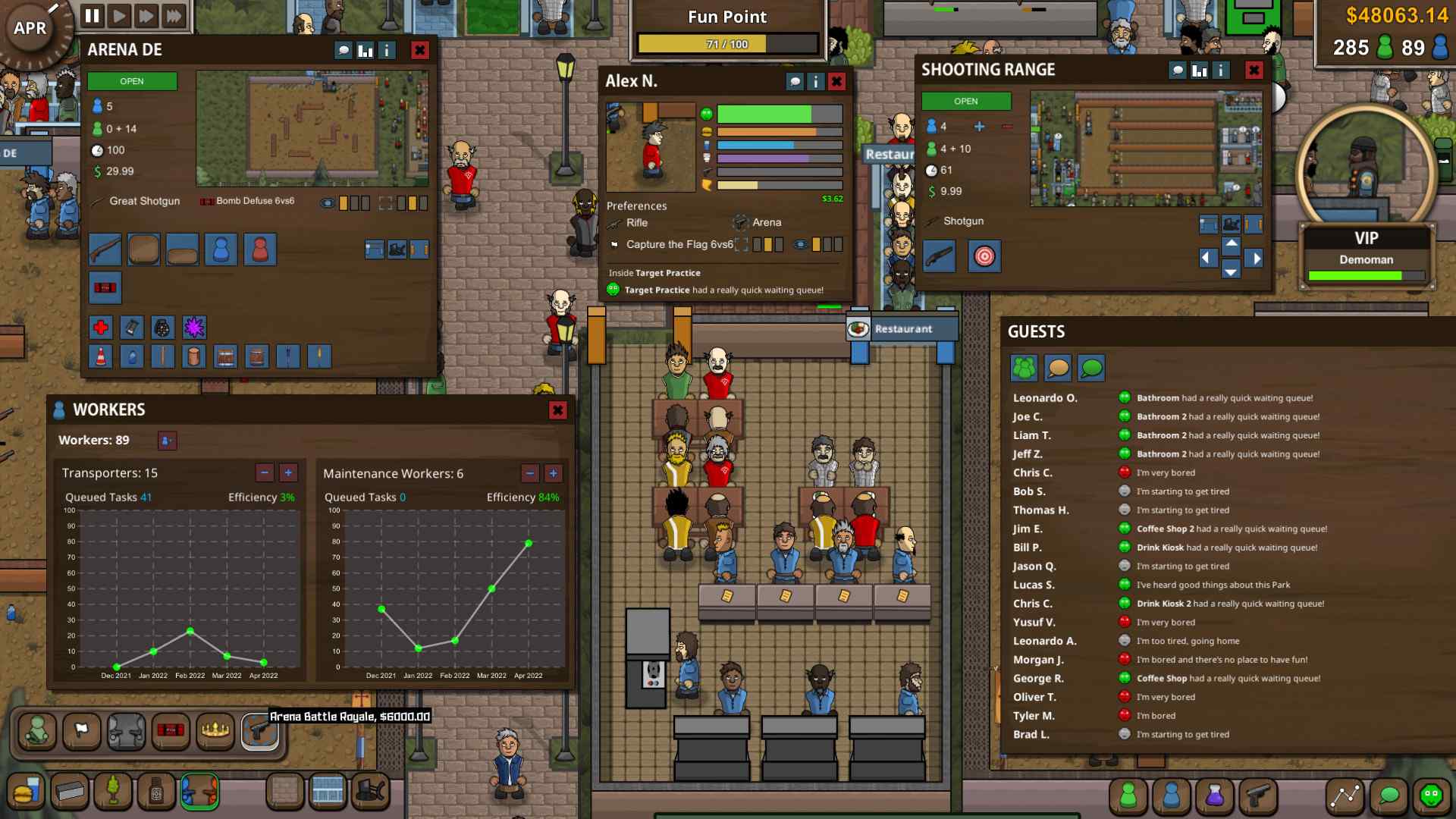This screenshot has width=1456, height=819.
Task: Switch to the guest group tab in Guests panel
Action: click(x=1025, y=368)
